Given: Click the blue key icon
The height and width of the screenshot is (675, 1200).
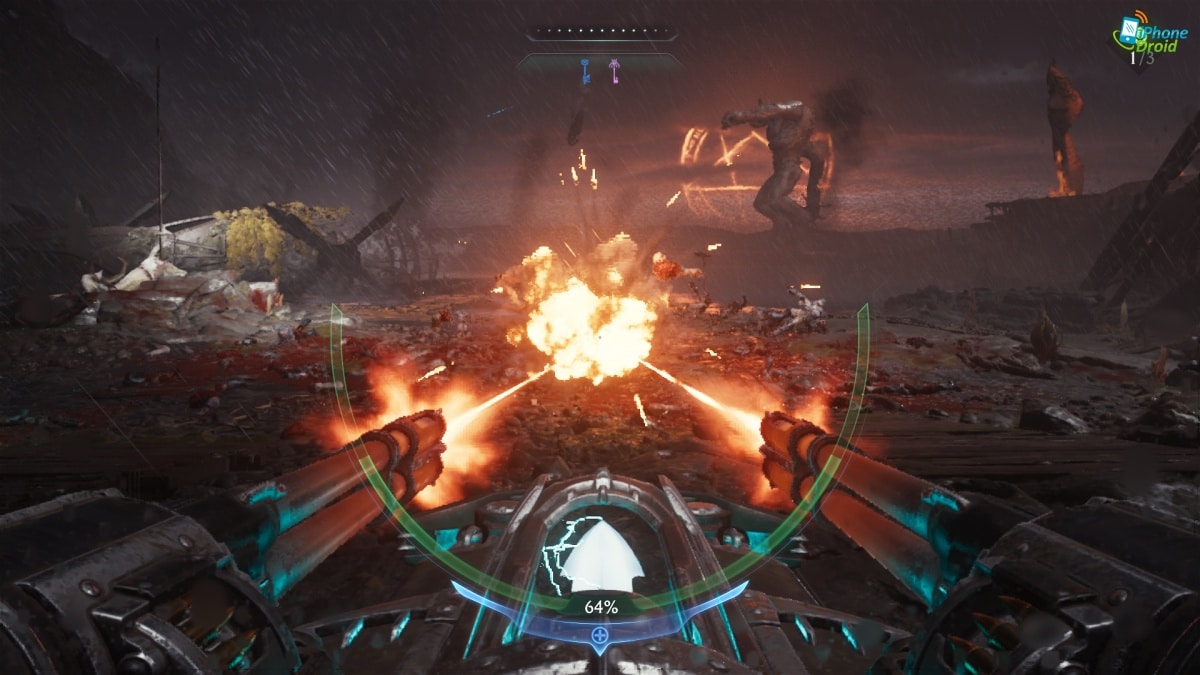Looking at the screenshot, I should pyautogui.click(x=586, y=70).
